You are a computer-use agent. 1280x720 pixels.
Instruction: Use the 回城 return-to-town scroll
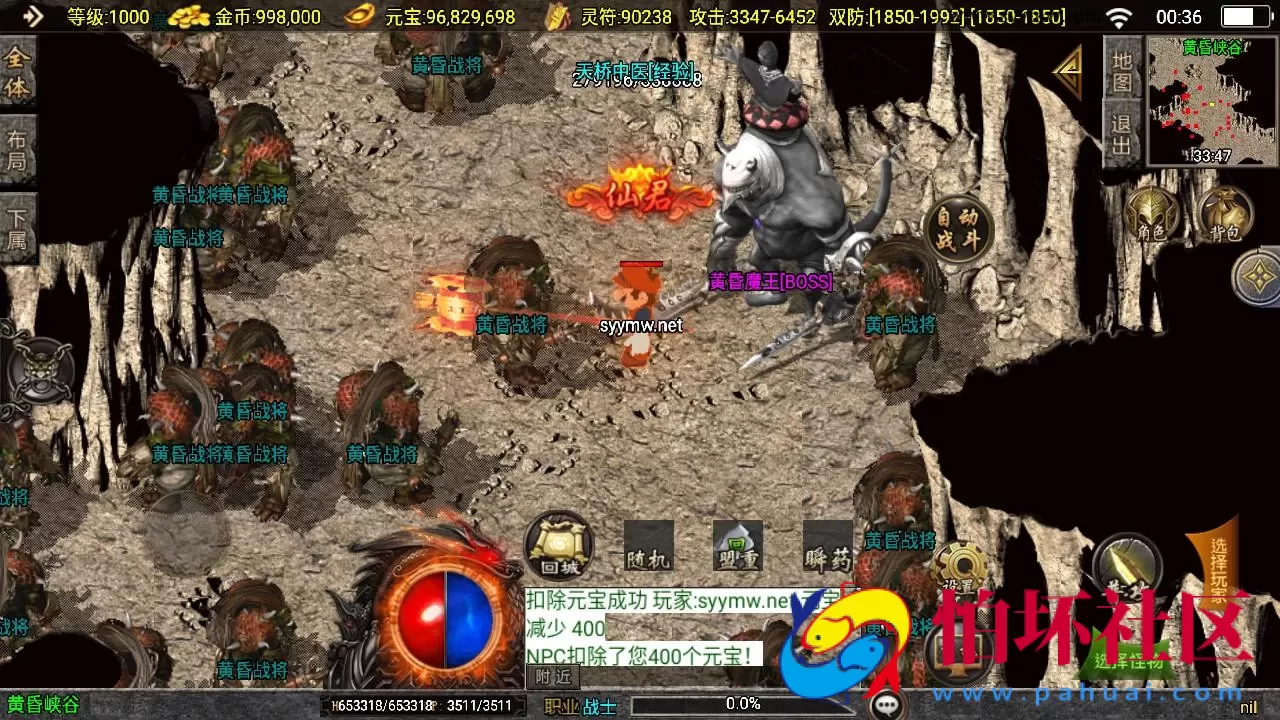click(x=558, y=546)
